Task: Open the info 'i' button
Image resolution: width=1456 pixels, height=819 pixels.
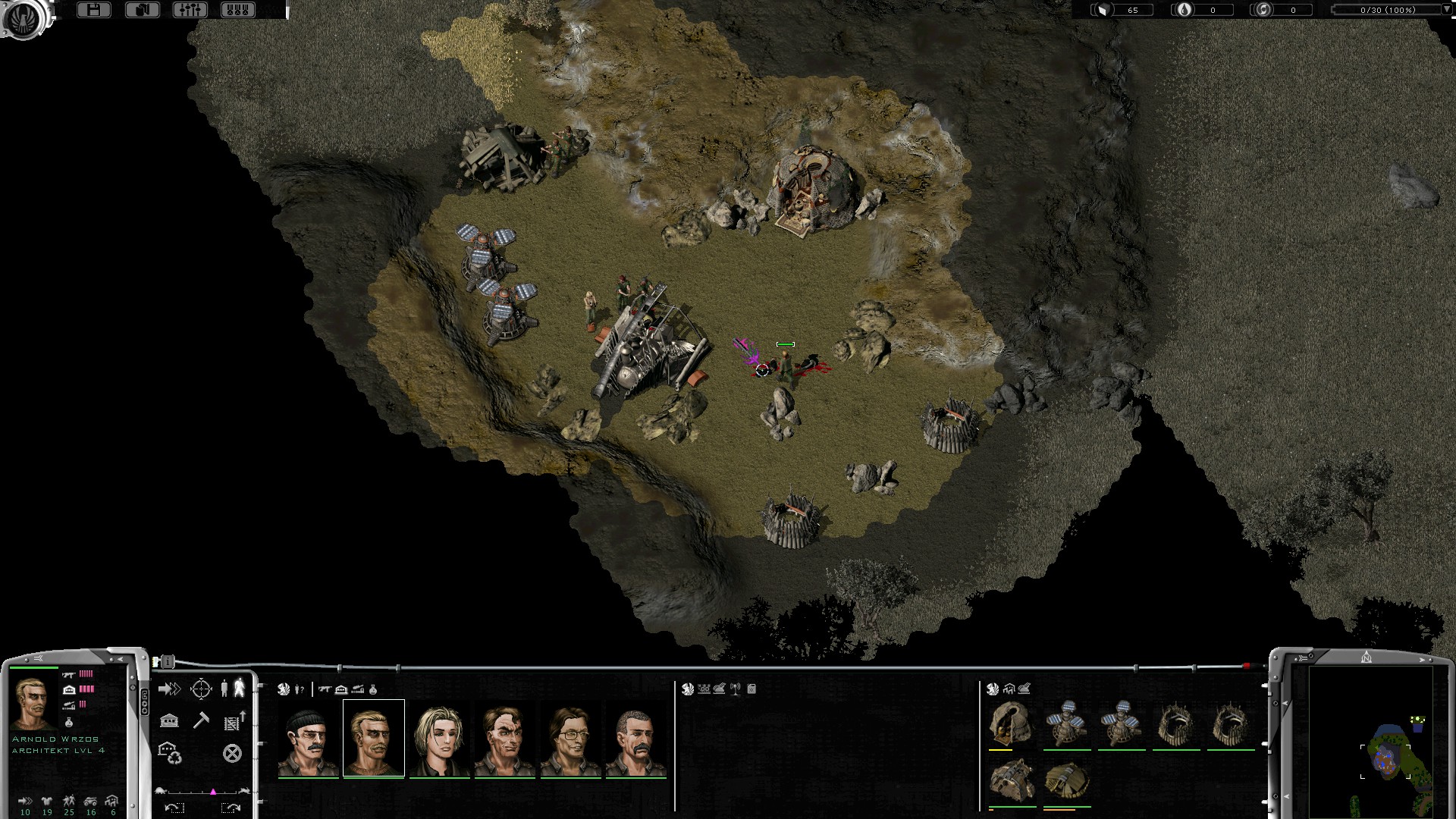Action: point(168,662)
